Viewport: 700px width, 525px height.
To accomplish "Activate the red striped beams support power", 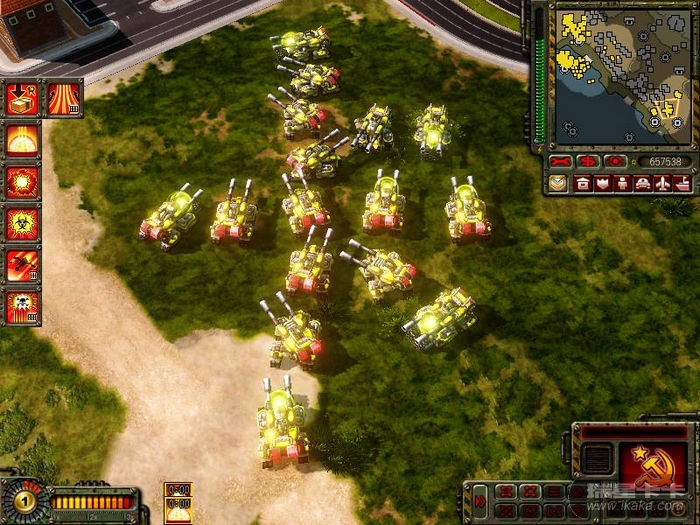I will click(63, 99).
